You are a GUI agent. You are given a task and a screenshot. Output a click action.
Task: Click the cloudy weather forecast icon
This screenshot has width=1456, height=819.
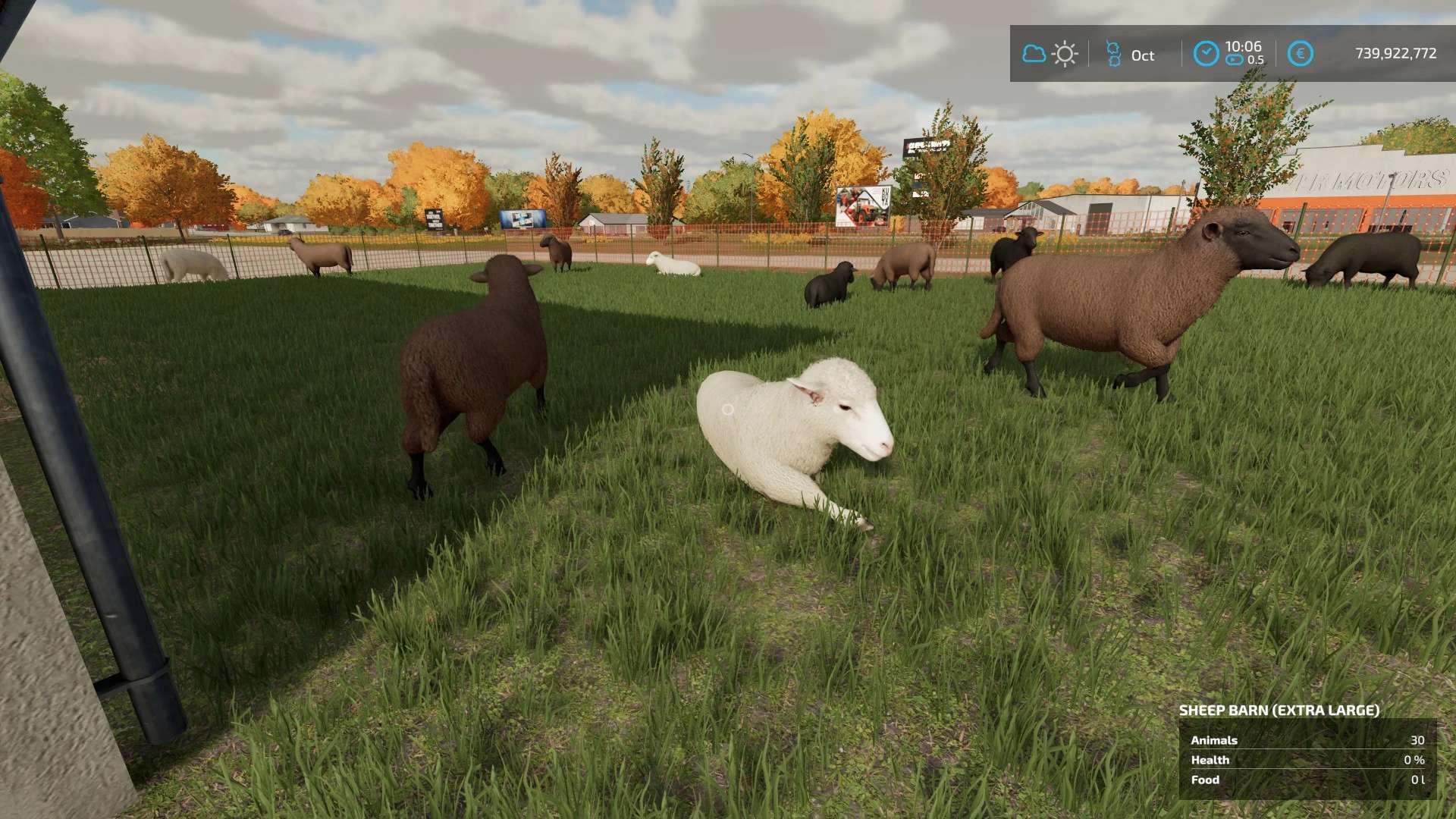click(x=1034, y=54)
